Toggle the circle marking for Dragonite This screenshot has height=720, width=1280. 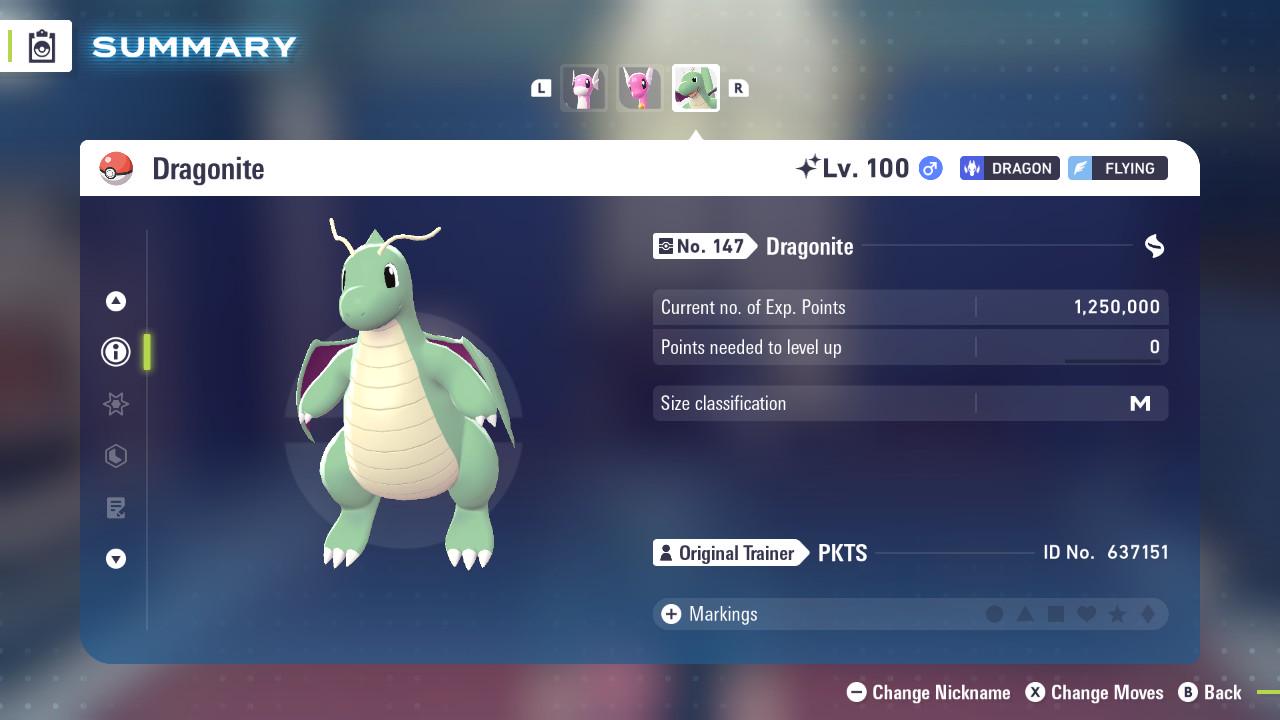tap(993, 614)
